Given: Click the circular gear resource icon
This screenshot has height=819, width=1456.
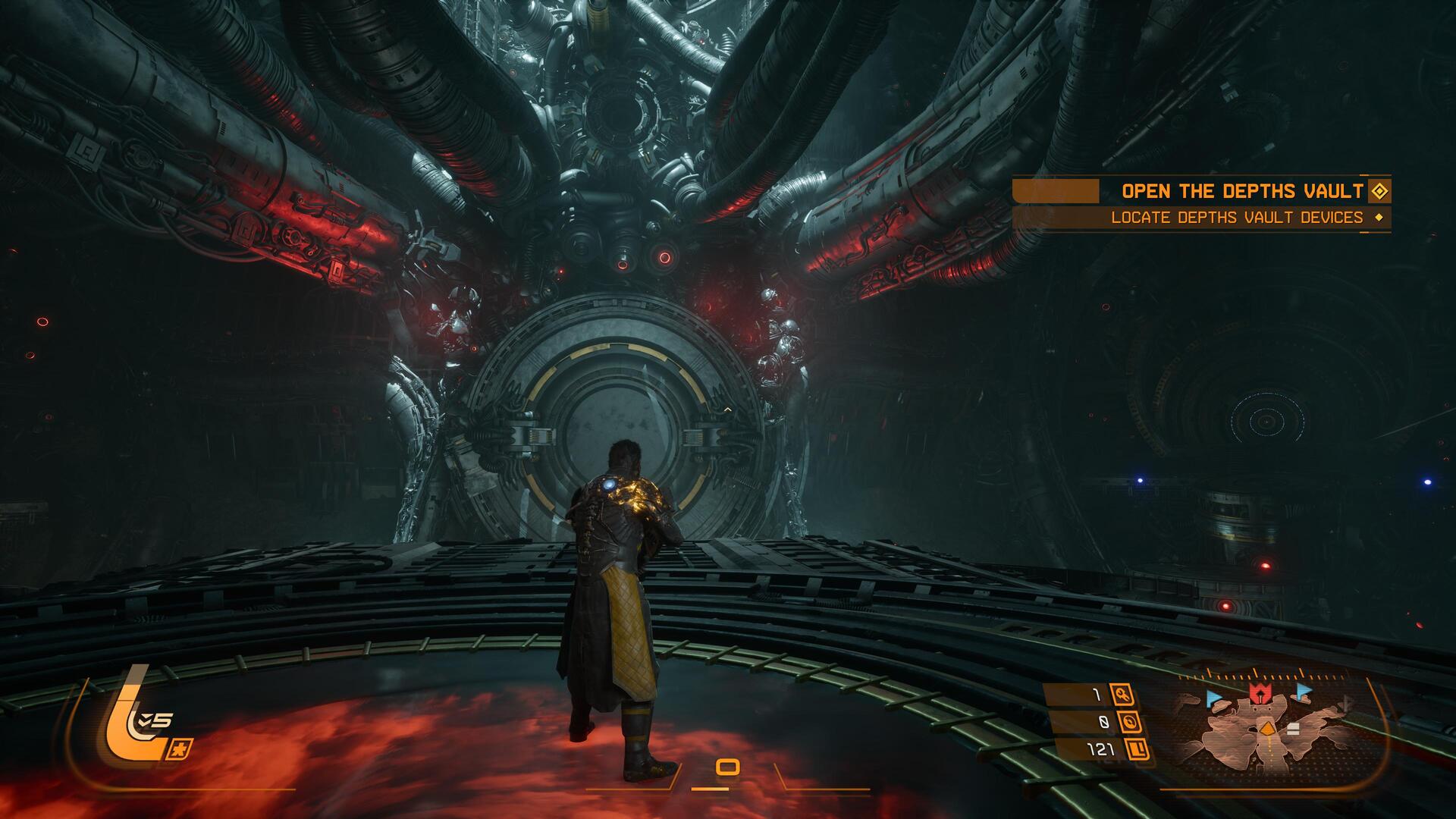Looking at the screenshot, I should coord(1130,722).
